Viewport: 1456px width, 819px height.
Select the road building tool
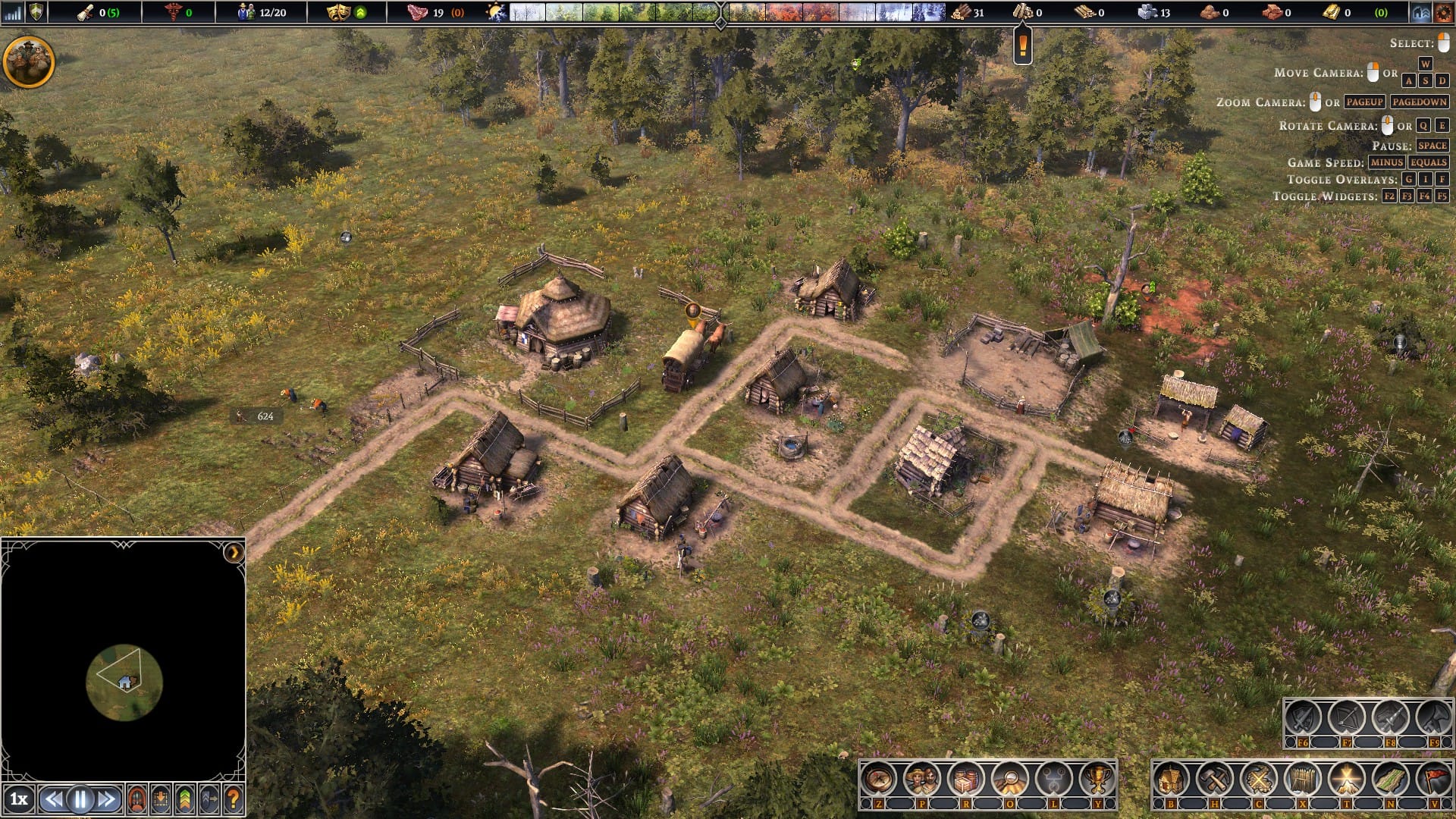pyautogui.click(x=1390, y=779)
